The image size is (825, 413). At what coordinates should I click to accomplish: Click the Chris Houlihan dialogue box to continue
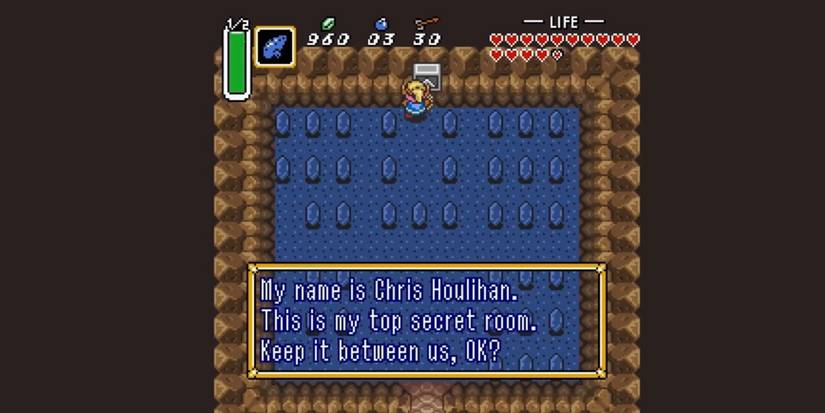point(426,321)
